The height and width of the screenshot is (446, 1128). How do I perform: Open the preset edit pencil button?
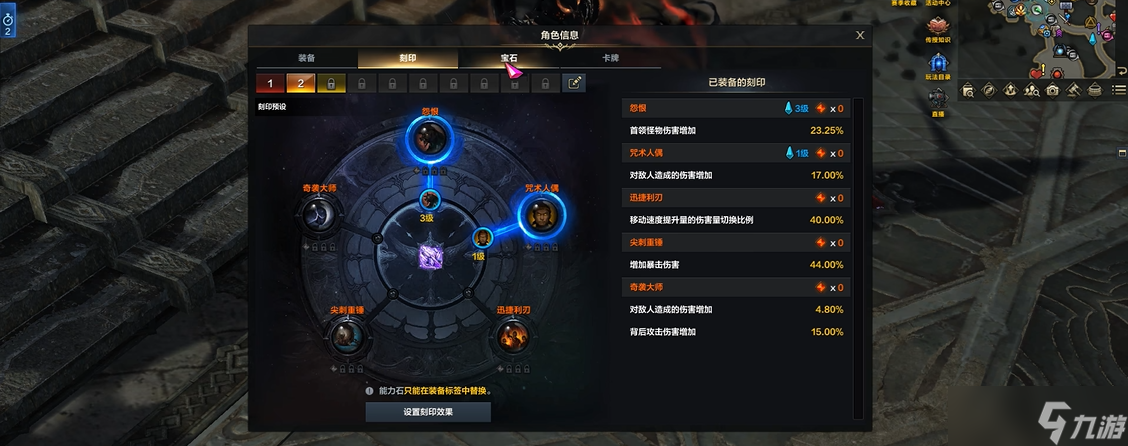[x=575, y=83]
